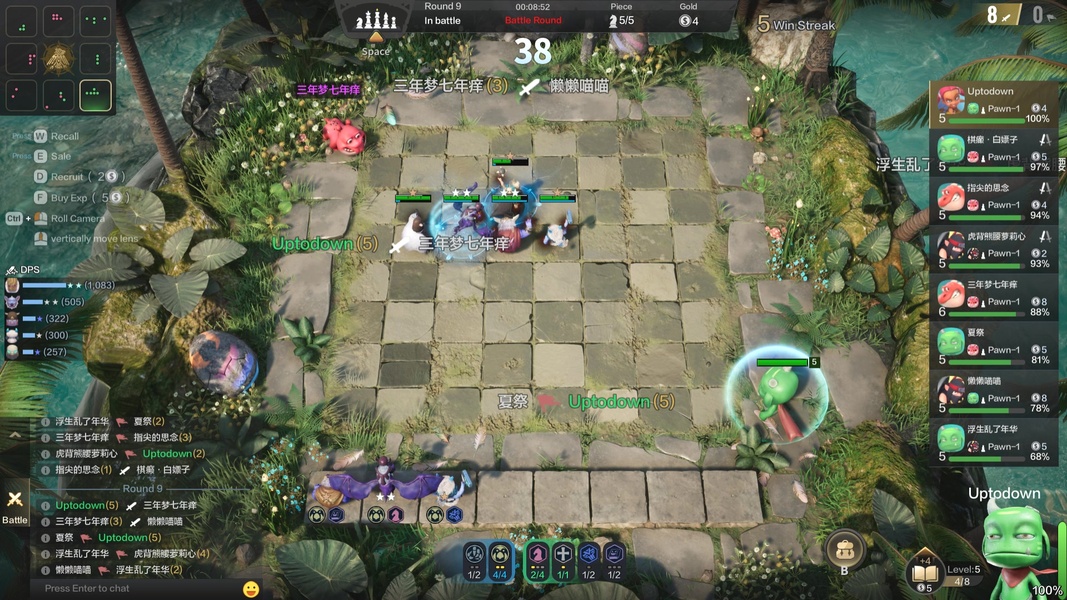Click the golden bee emblem in formation grid

click(x=58, y=58)
